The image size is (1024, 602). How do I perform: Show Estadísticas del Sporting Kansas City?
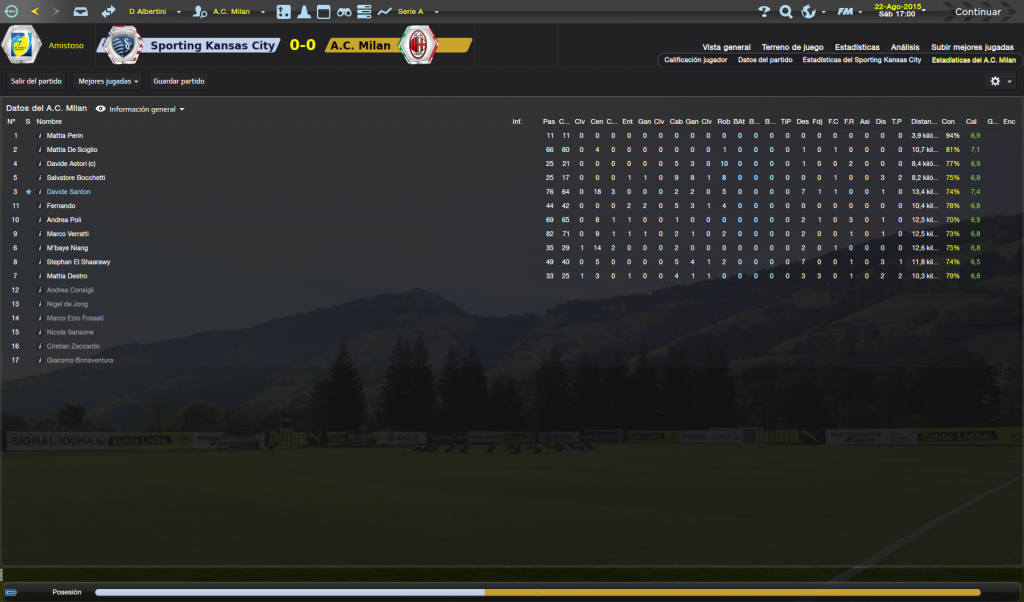tap(861, 60)
